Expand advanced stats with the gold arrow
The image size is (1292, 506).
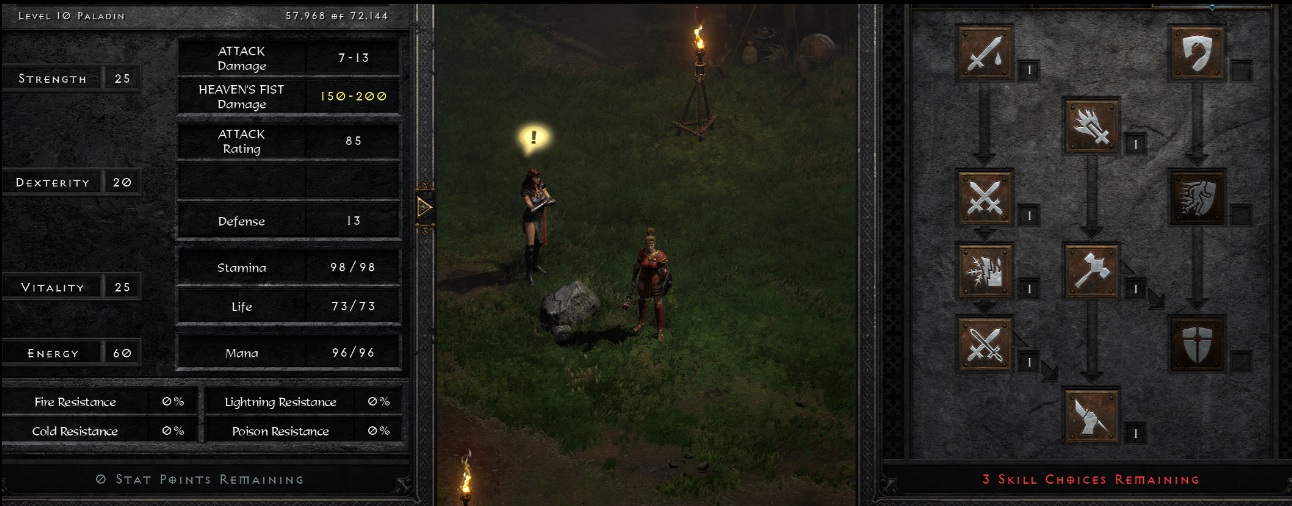(x=425, y=207)
